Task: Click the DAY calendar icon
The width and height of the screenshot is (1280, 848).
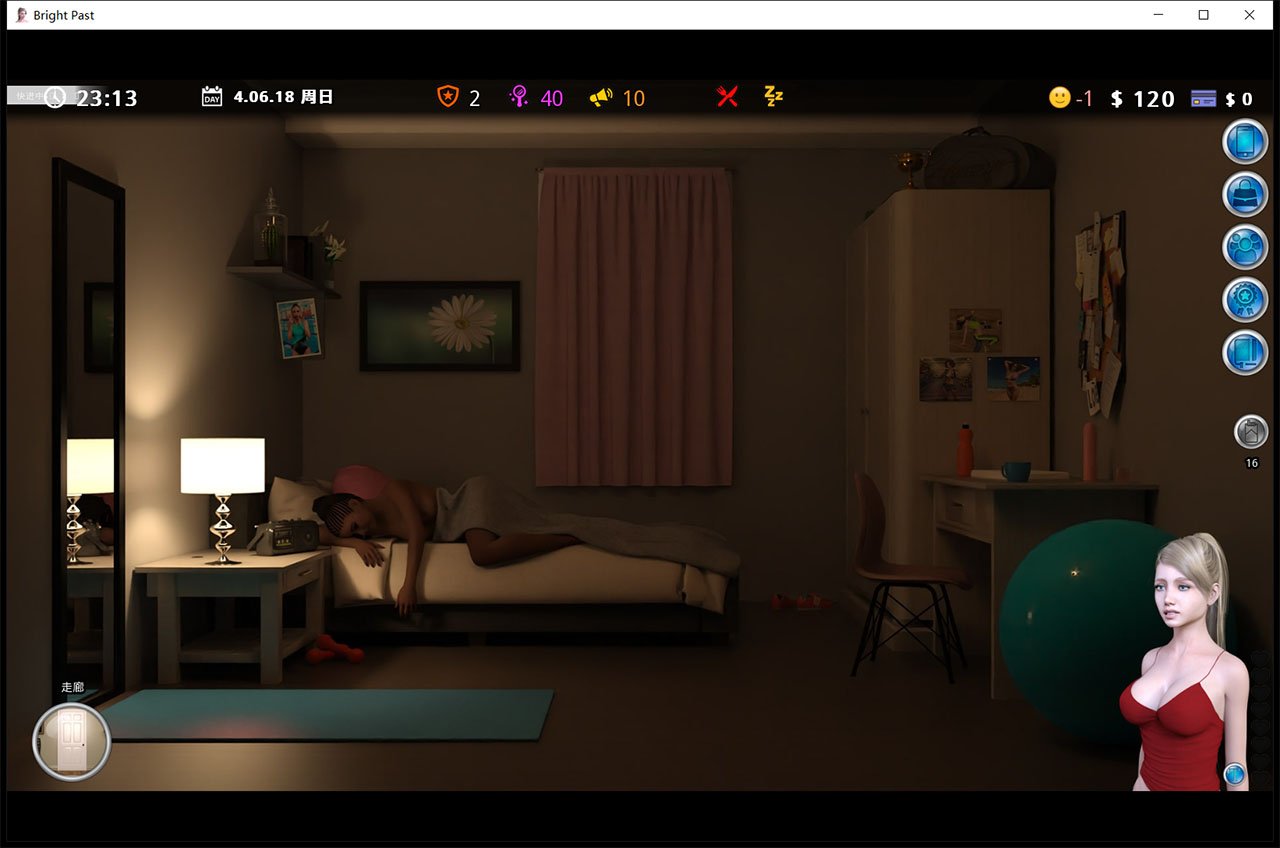Action: (211, 97)
